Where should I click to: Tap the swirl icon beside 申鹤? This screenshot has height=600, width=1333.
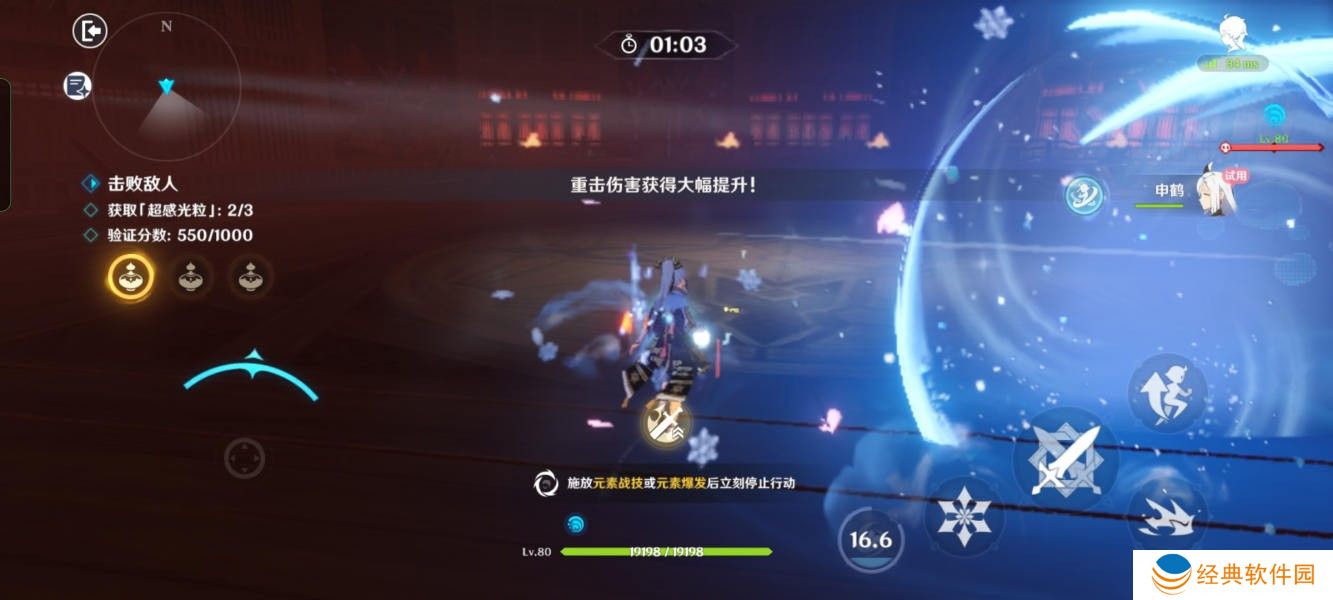pos(1083,195)
